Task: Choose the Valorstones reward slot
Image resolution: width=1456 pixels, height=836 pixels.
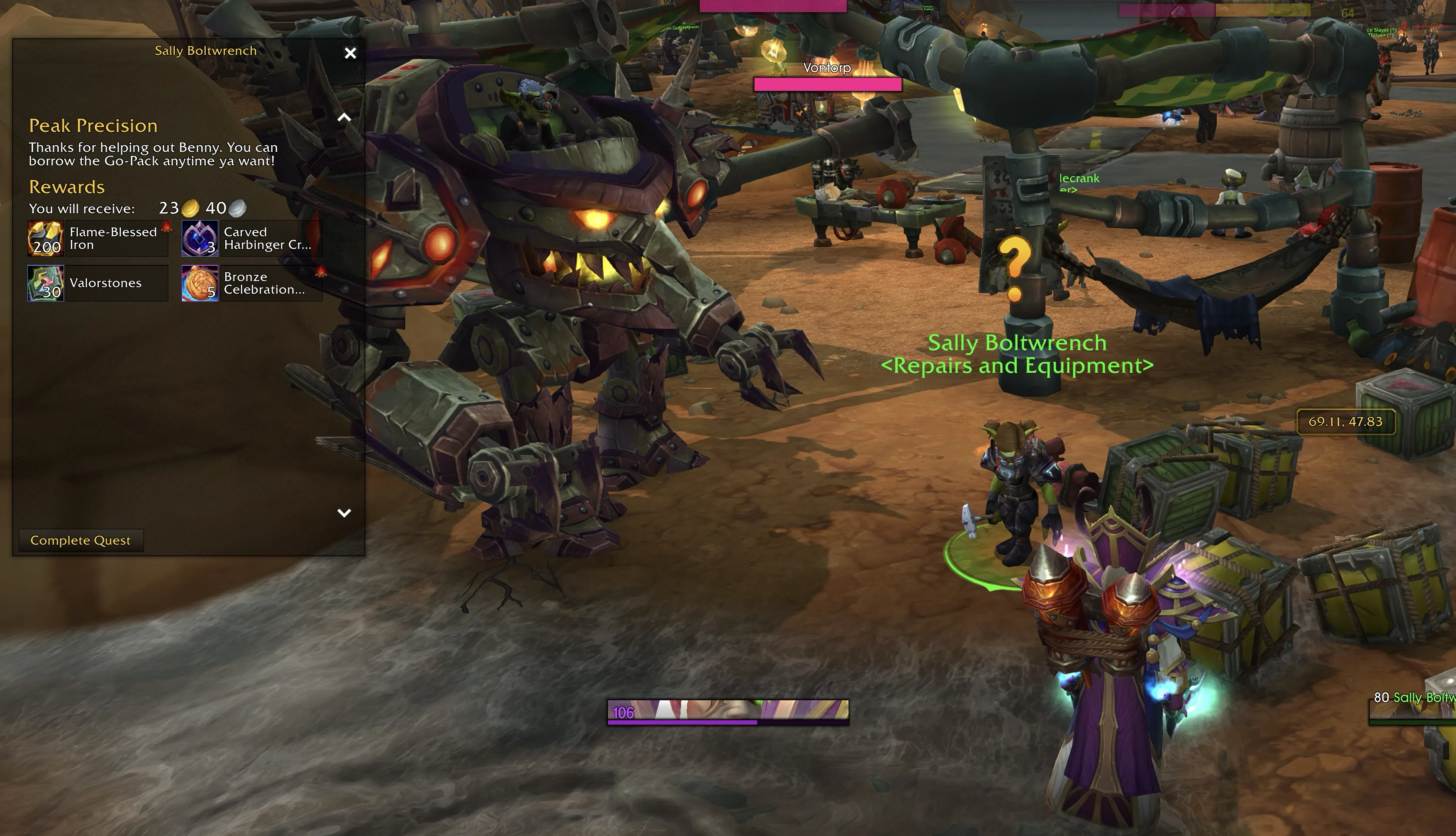Action: click(98, 283)
